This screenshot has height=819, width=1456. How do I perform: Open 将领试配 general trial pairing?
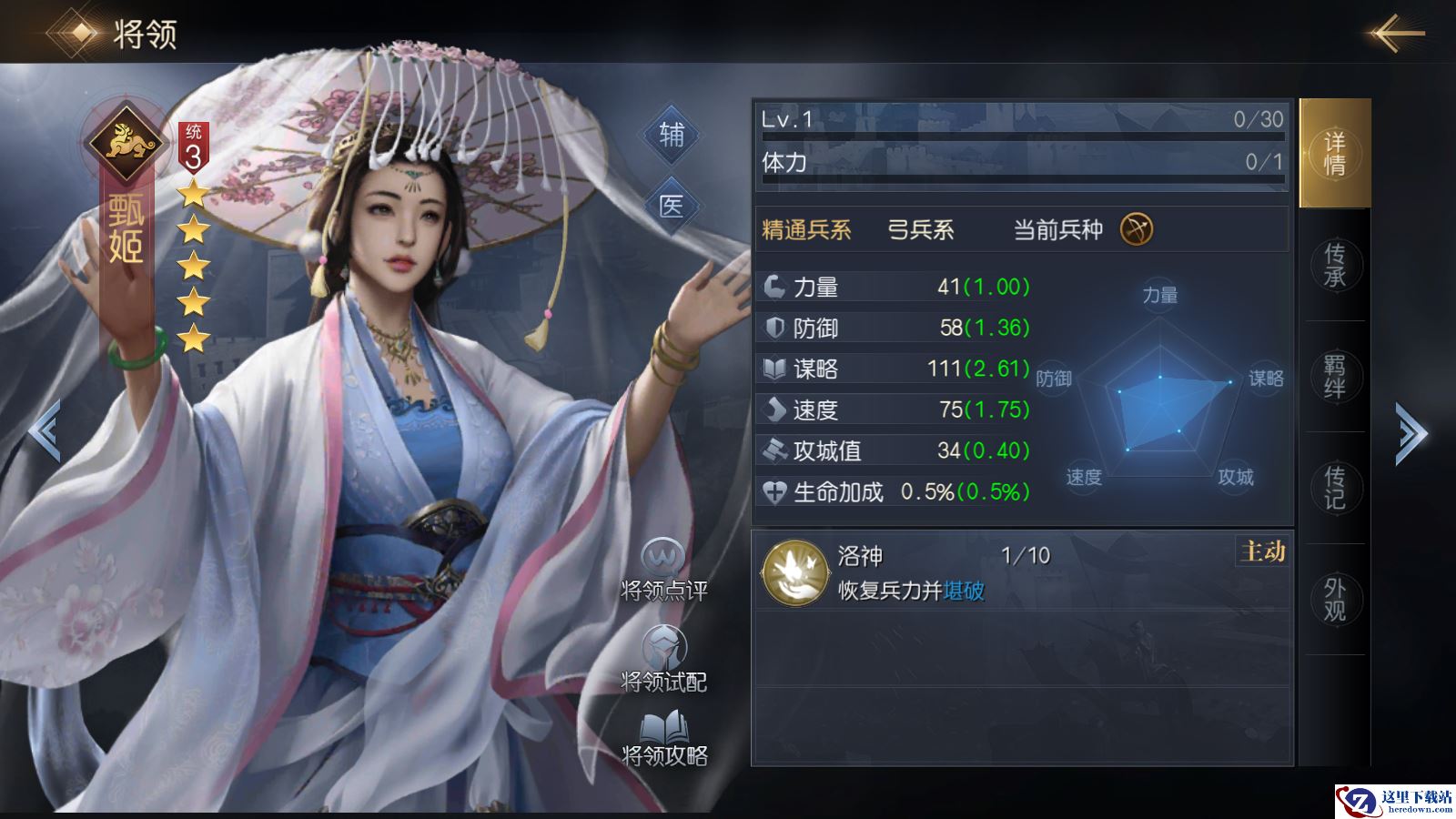click(x=663, y=659)
